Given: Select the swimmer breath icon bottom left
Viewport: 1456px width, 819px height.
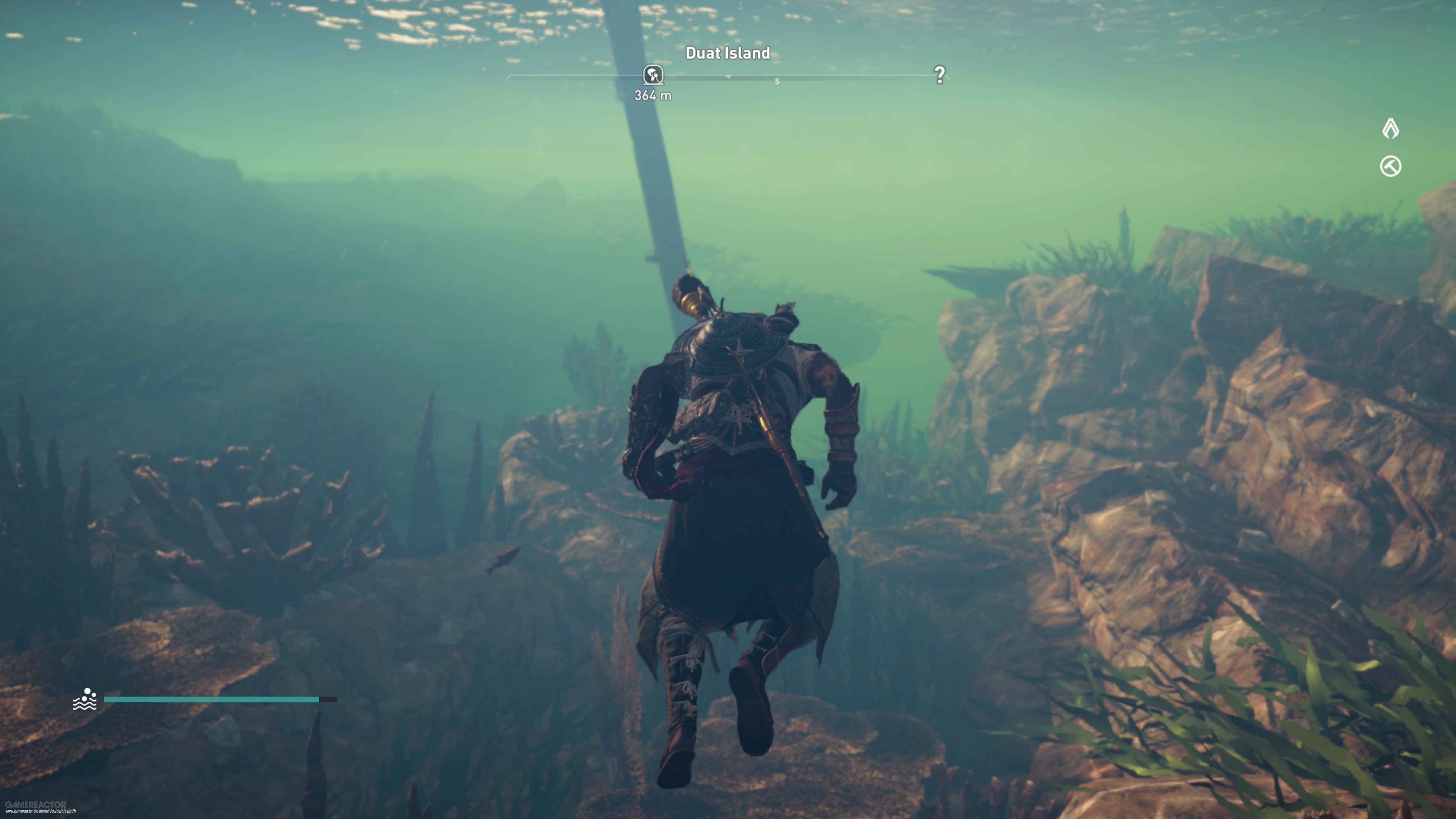Looking at the screenshot, I should point(85,700).
